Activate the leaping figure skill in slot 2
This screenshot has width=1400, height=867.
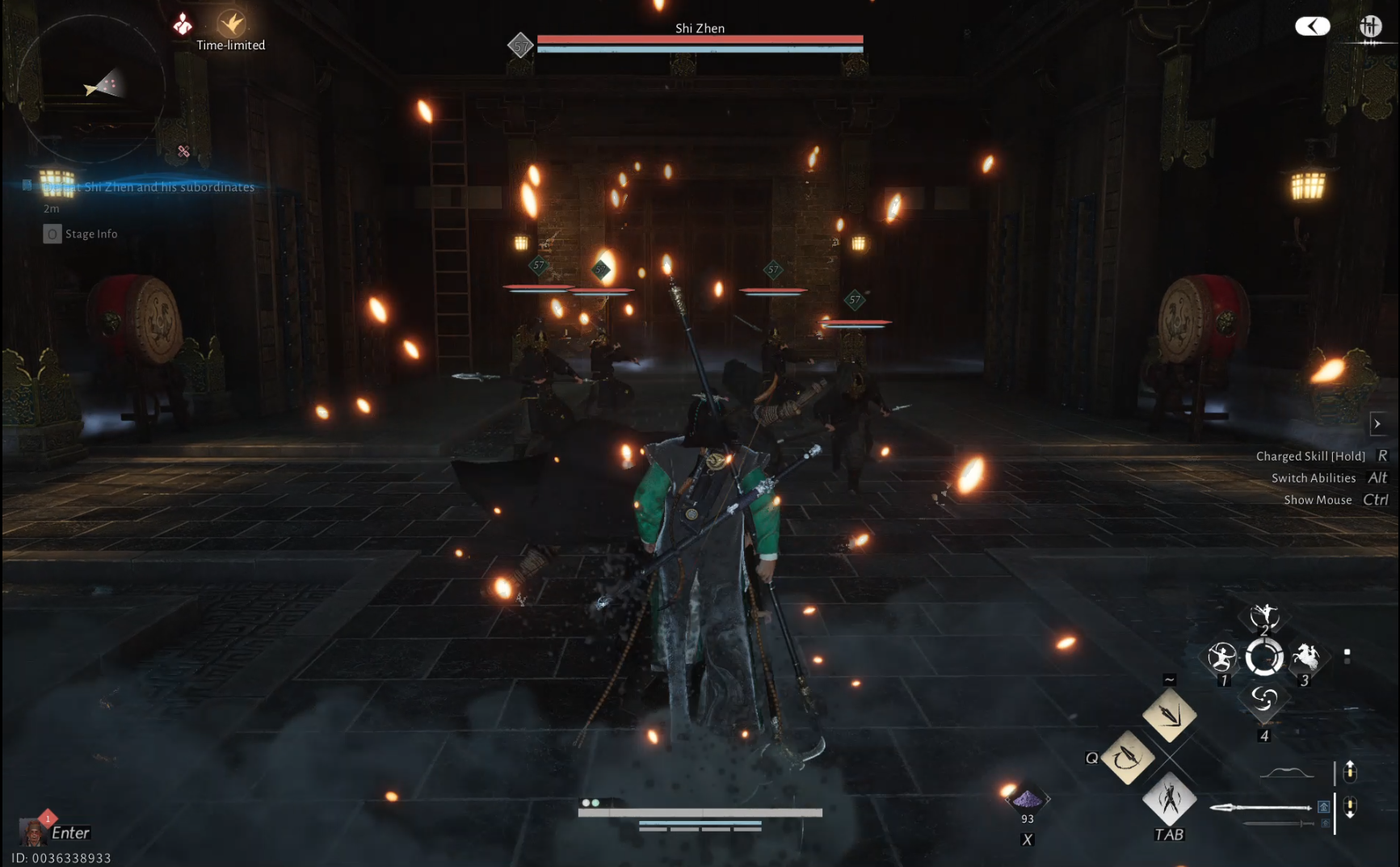pyautogui.click(x=1264, y=617)
